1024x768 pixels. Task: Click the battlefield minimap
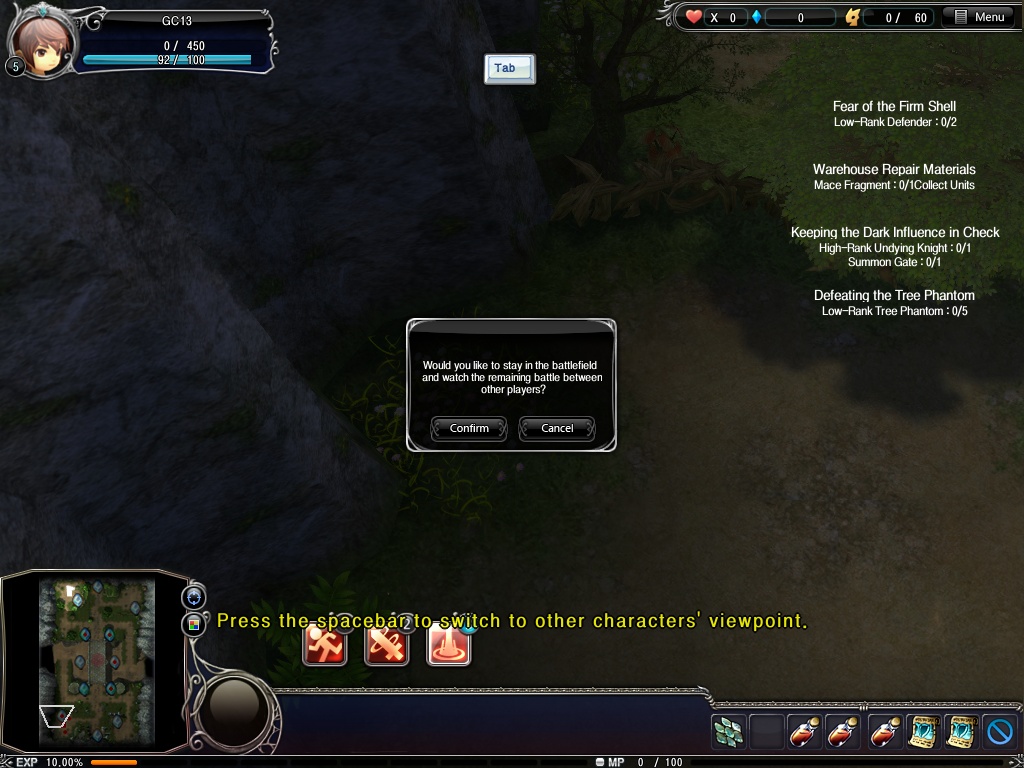(96, 660)
